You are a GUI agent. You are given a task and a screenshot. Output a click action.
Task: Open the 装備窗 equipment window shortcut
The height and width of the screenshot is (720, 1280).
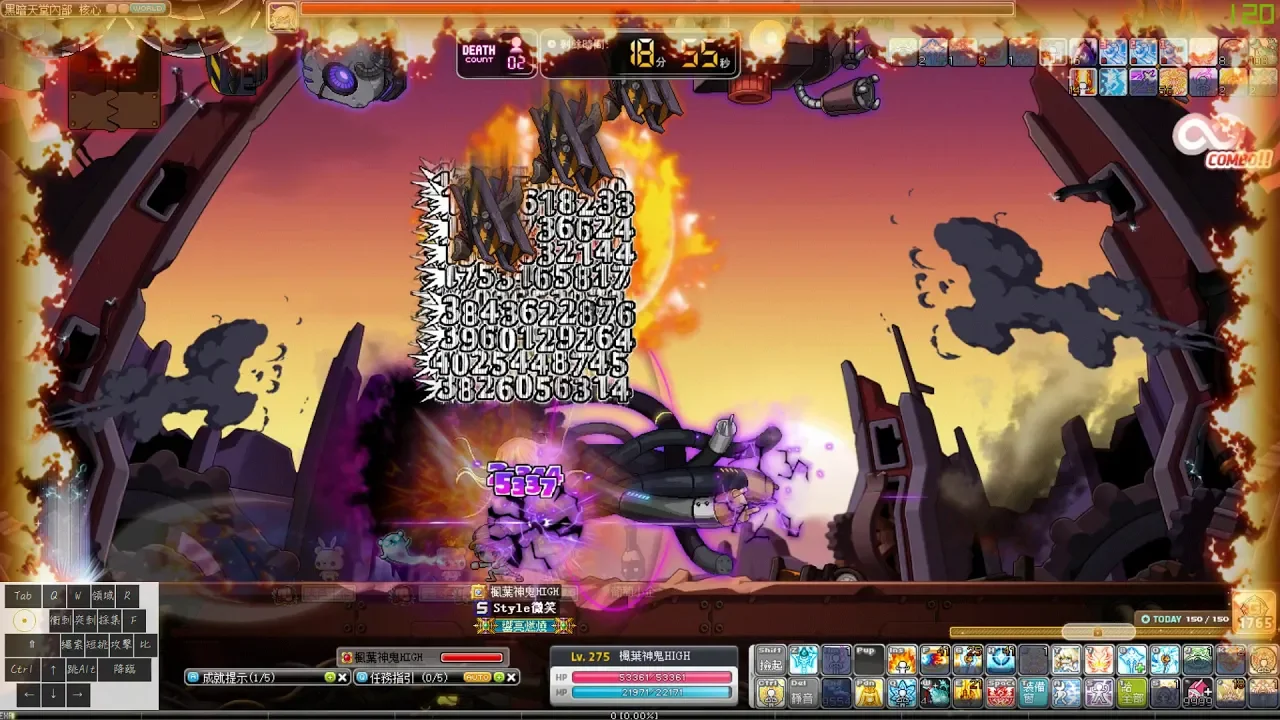pos(1033,692)
